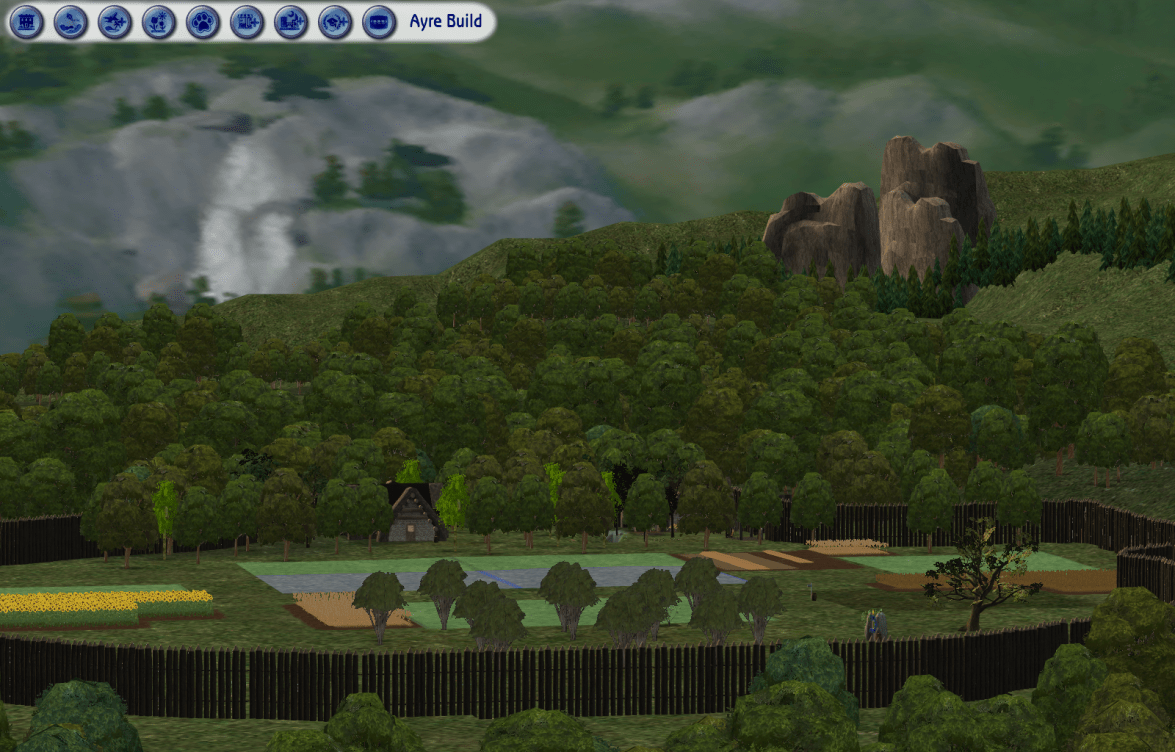This screenshot has height=752, width=1175.
Task: Click the graduation cap university icon
Action: pyautogui.click(x=335, y=21)
